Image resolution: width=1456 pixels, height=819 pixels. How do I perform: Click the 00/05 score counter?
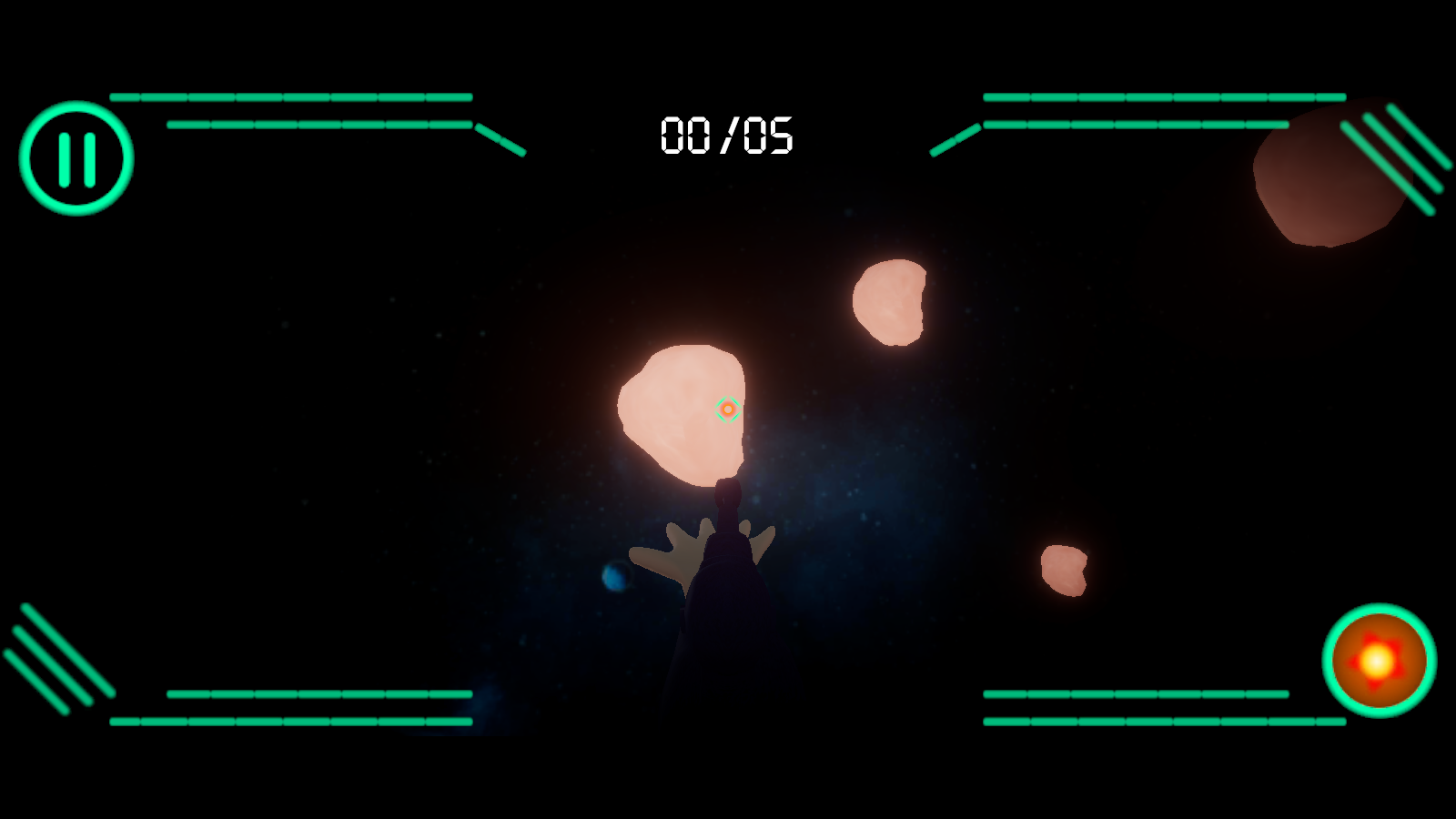tap(727, 135)
